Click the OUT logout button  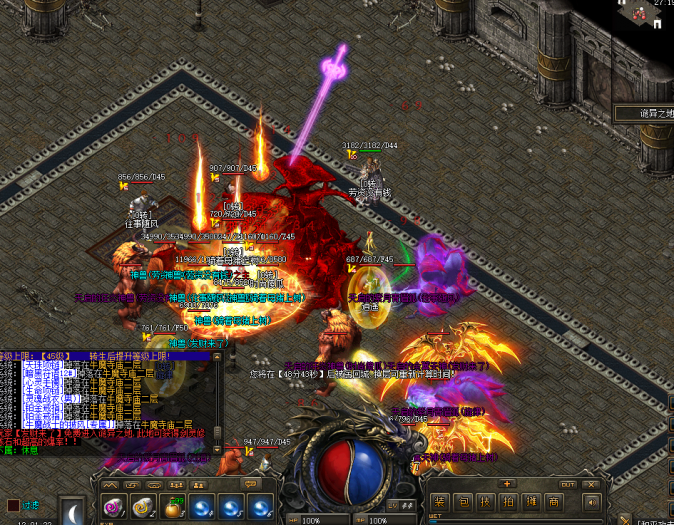tap(568, 484)
